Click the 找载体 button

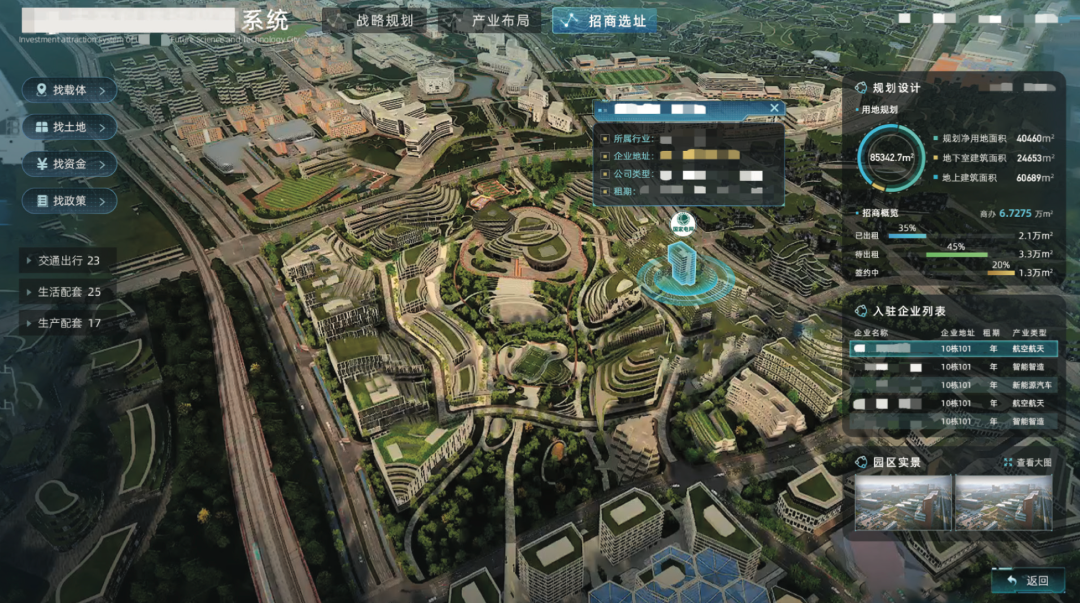[x=69, y=90]
